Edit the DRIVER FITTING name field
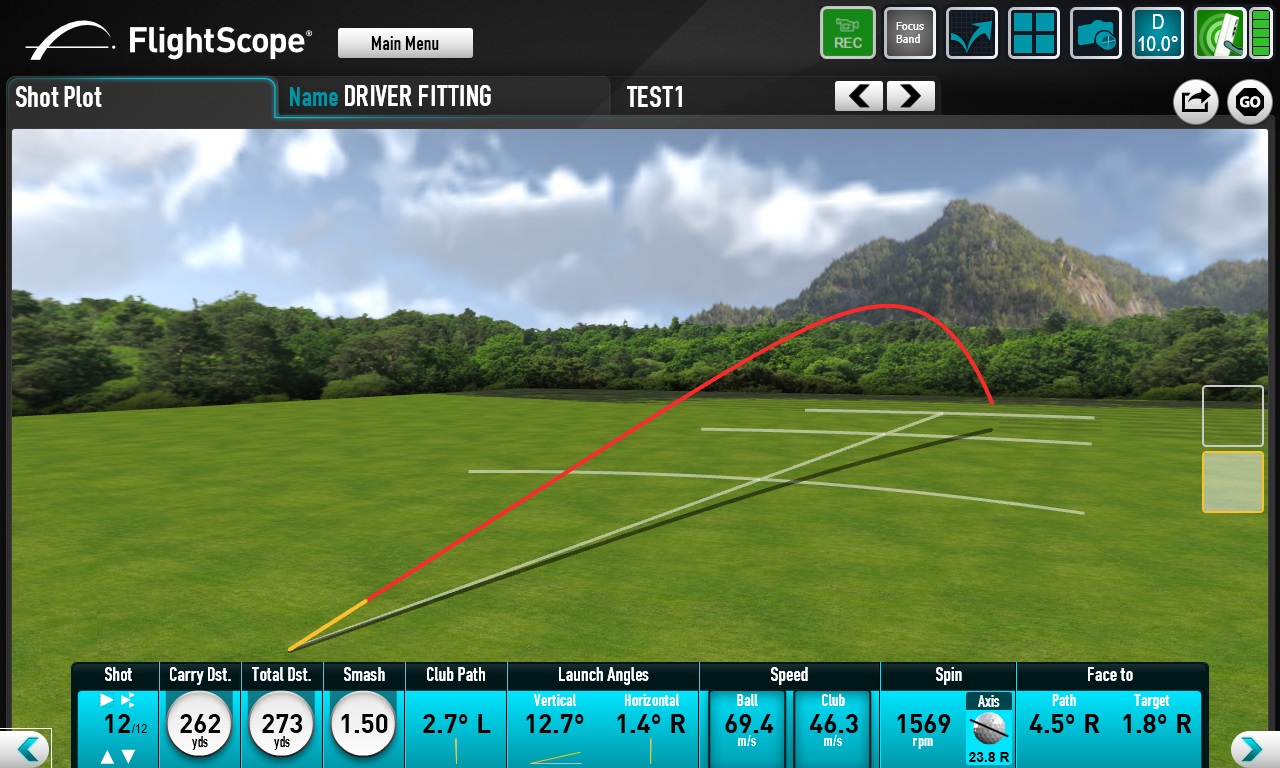The width and height of the screenshot is (1280, 768). 417,97
